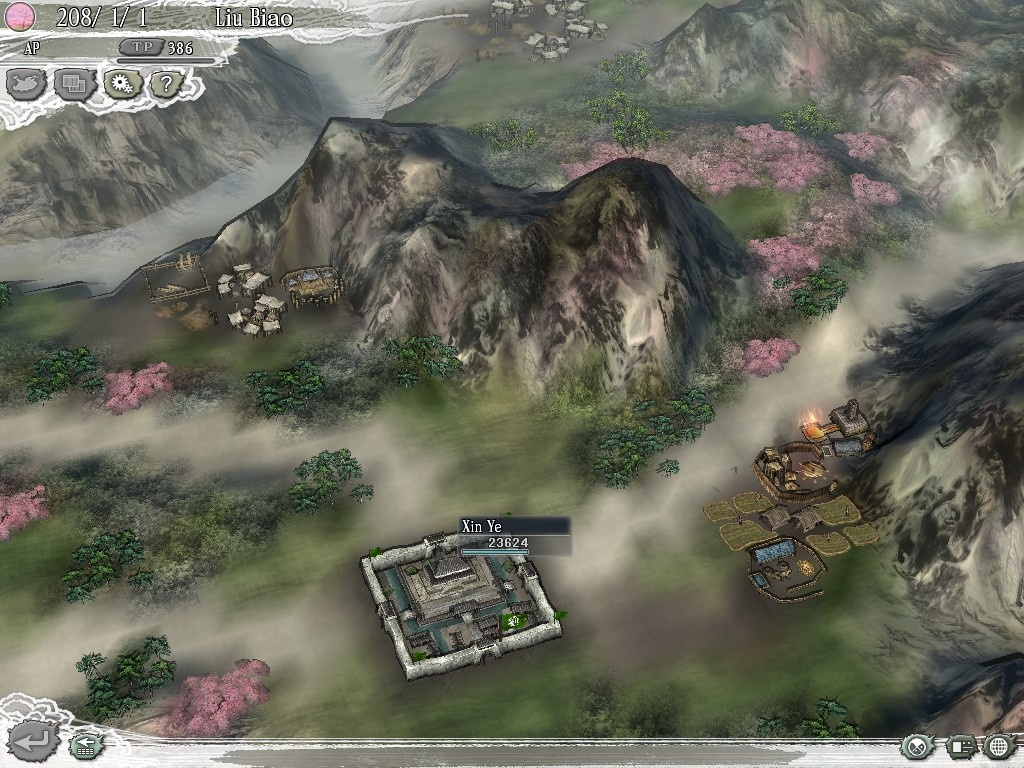Toggle the globe grid icon
The height and width of the screenshot is (768, 1024).
tap(999, 746)
